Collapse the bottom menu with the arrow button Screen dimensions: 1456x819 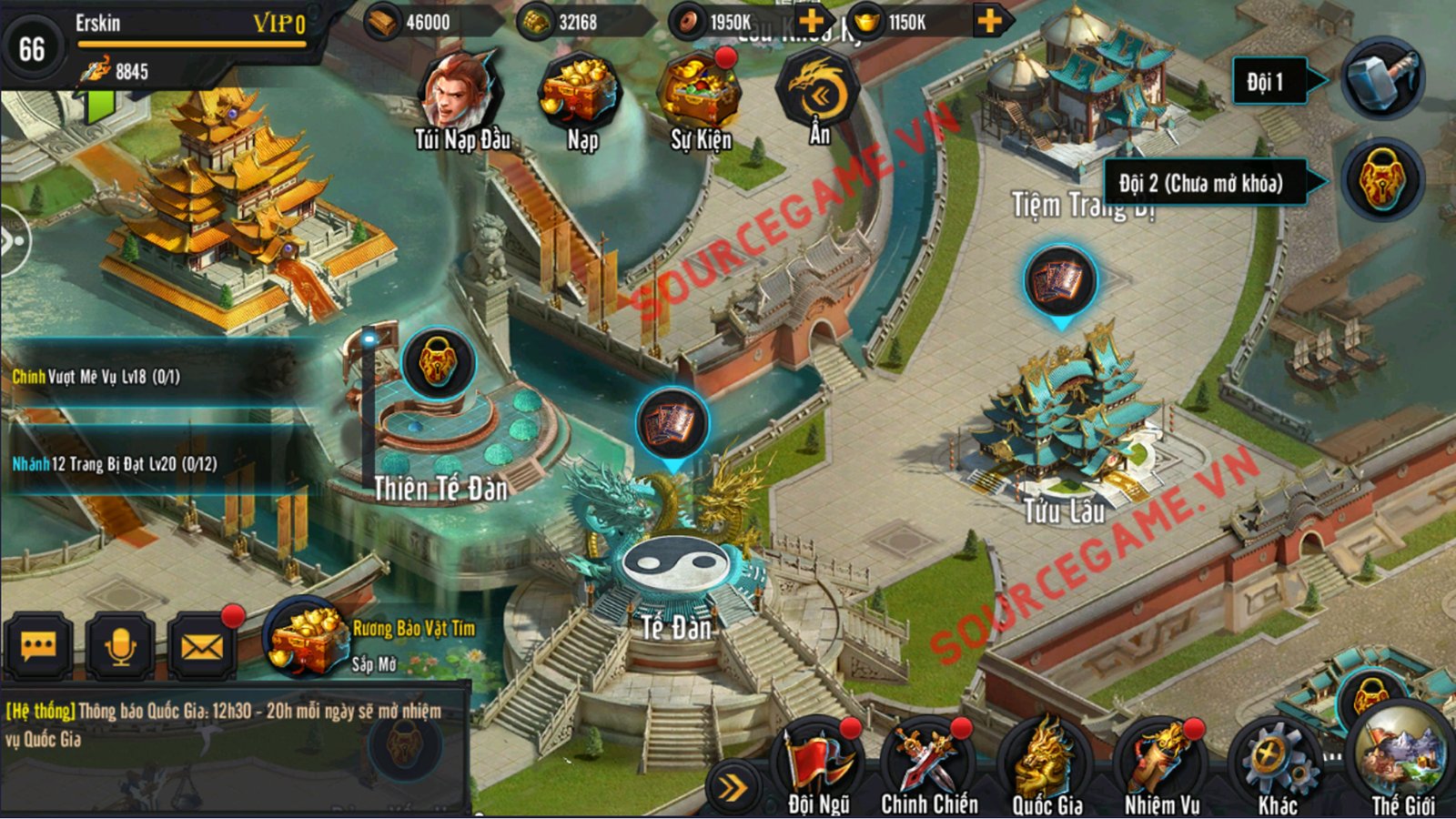732,788
